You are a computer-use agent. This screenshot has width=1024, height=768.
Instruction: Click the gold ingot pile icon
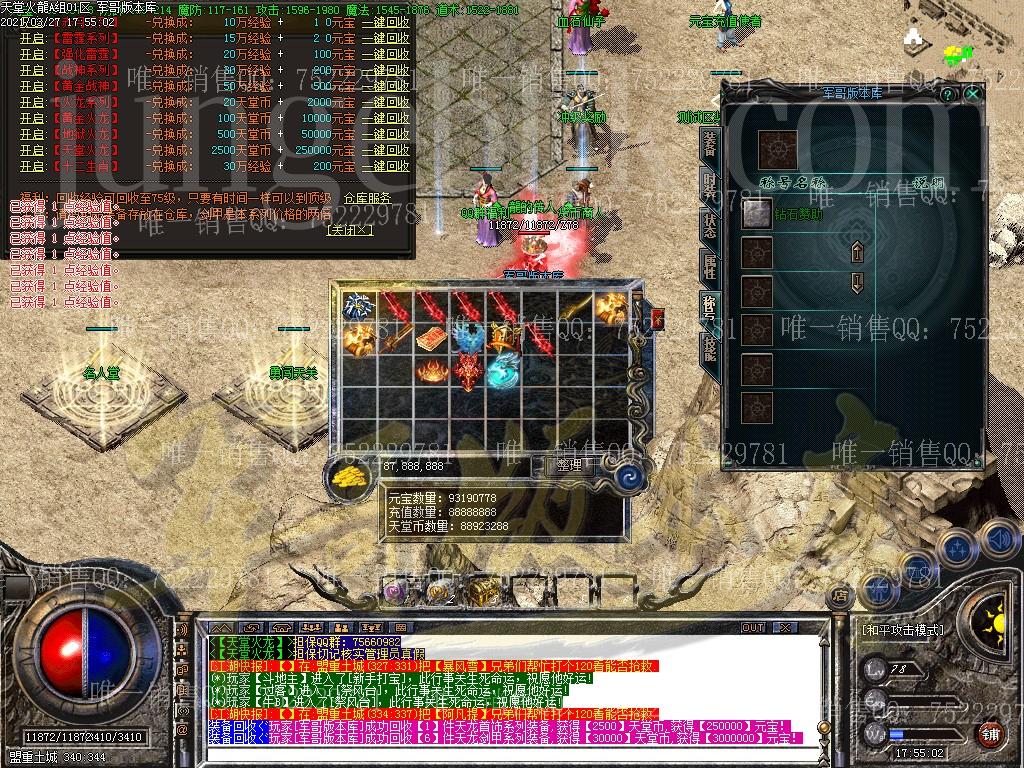tap(349, 478)
